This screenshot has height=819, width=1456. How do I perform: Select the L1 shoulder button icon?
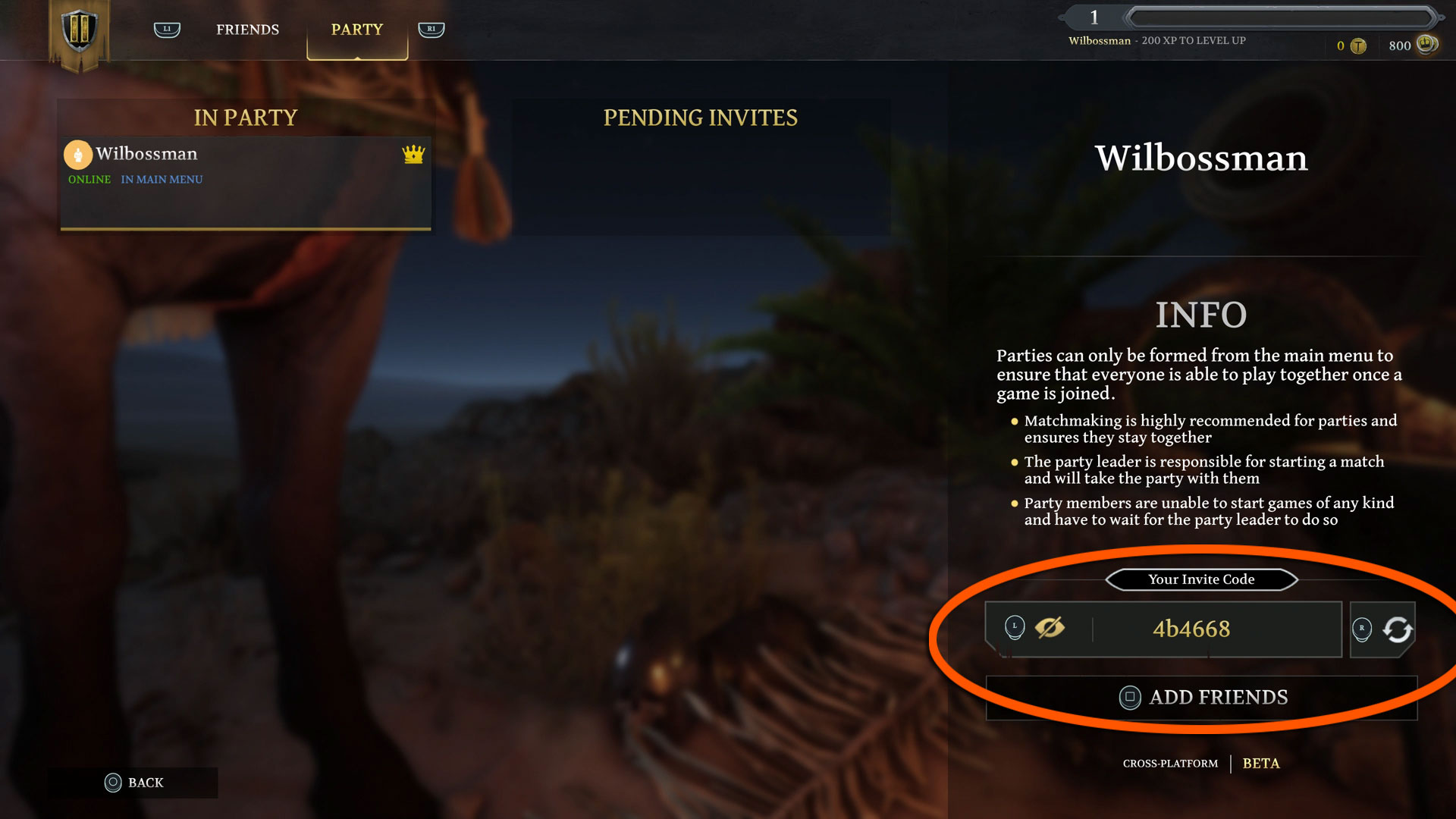point(166,29)
